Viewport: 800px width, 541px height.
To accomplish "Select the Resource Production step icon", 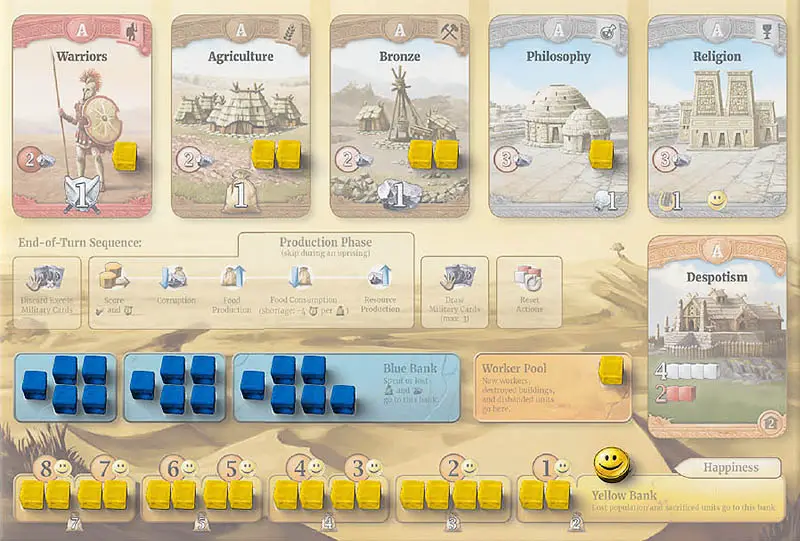I will 379,277.
